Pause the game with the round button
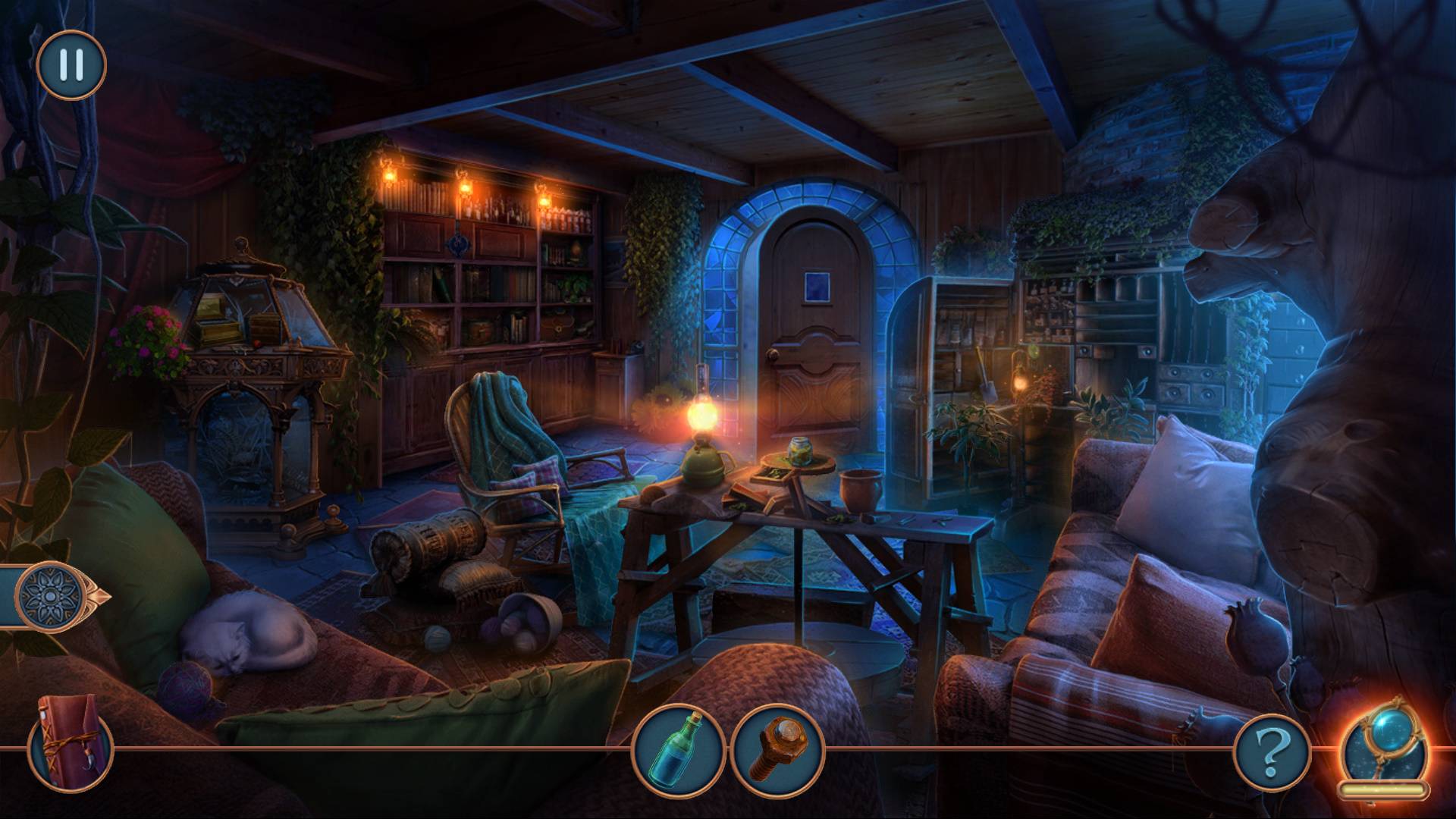 click(x=71, y=65)
